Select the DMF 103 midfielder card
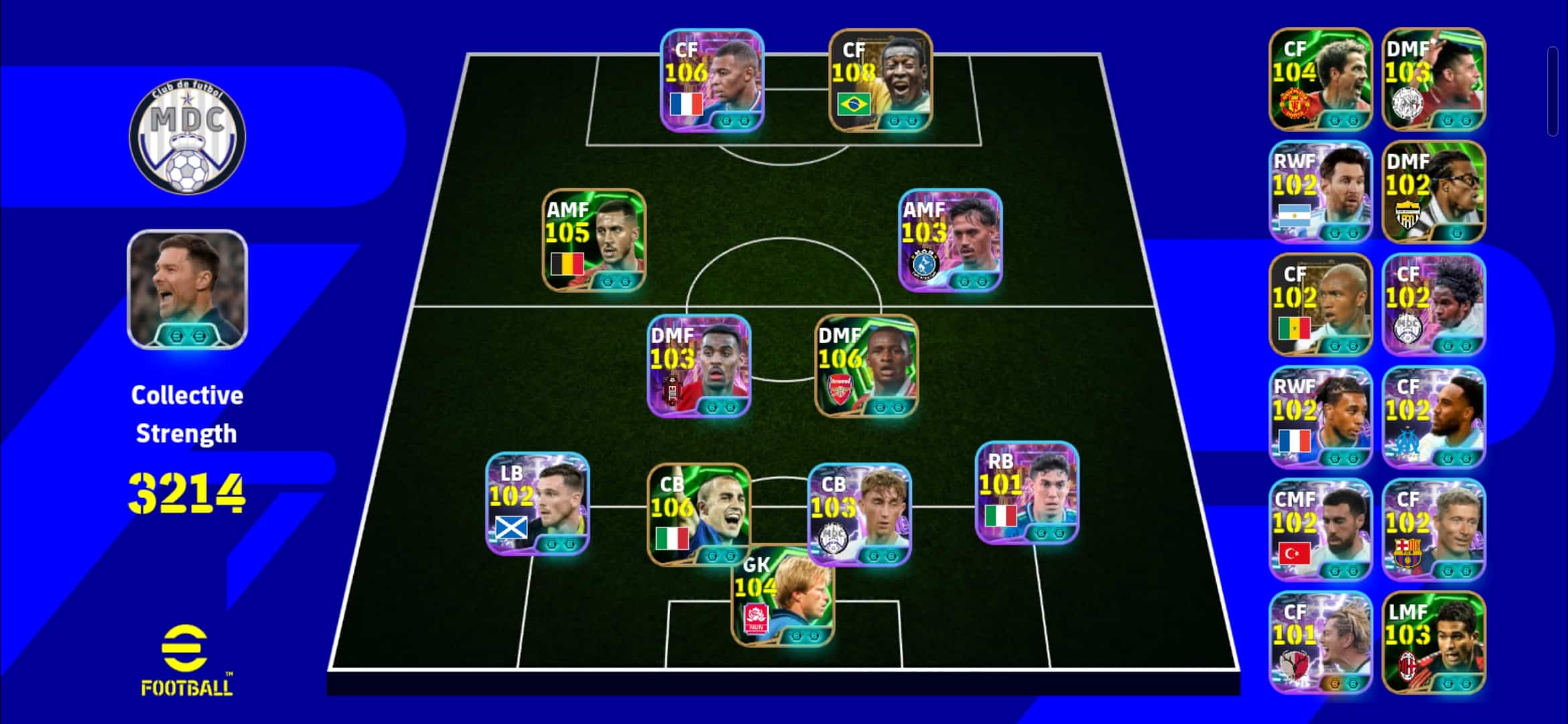 tap(700, 366)
